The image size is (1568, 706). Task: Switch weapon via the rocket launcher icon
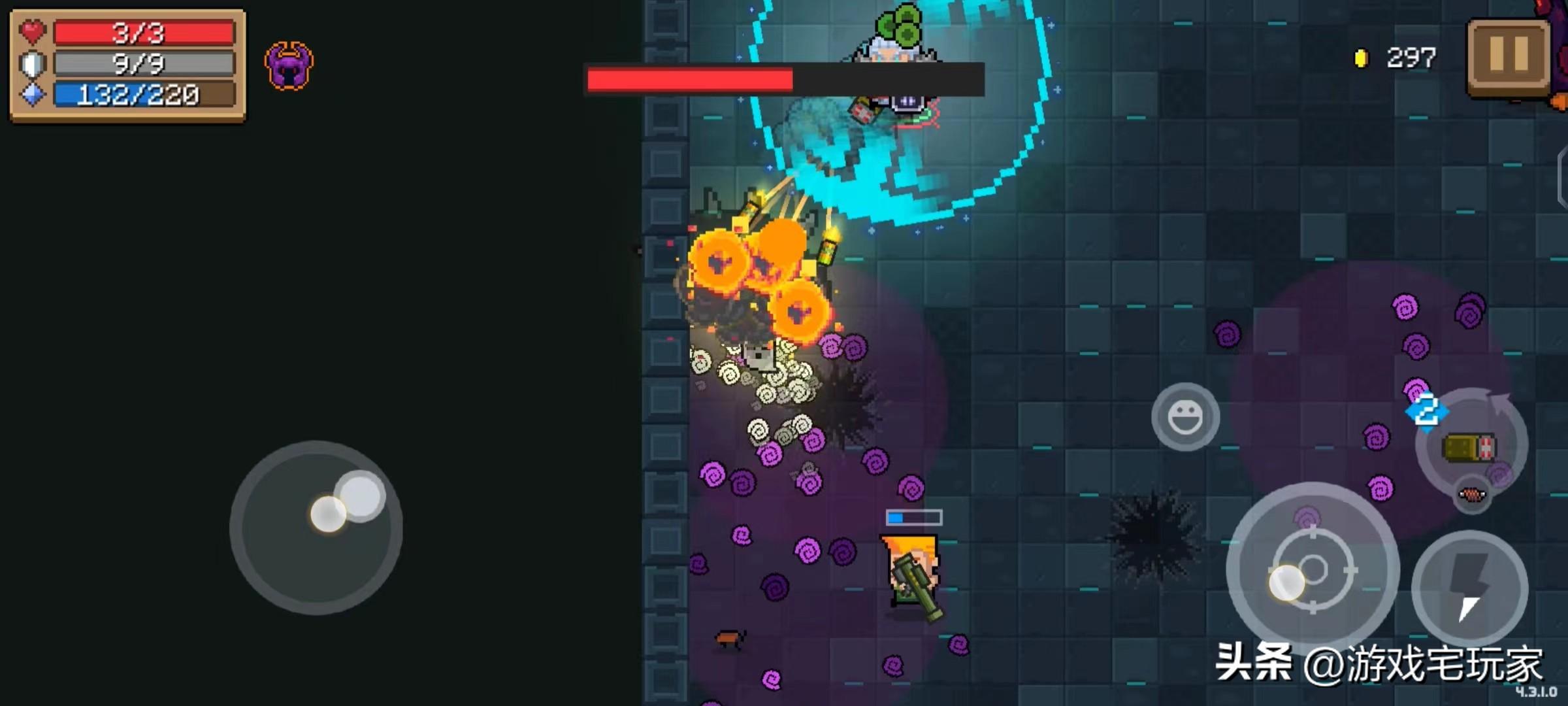pyautogui.click(x=1470, y=446)
